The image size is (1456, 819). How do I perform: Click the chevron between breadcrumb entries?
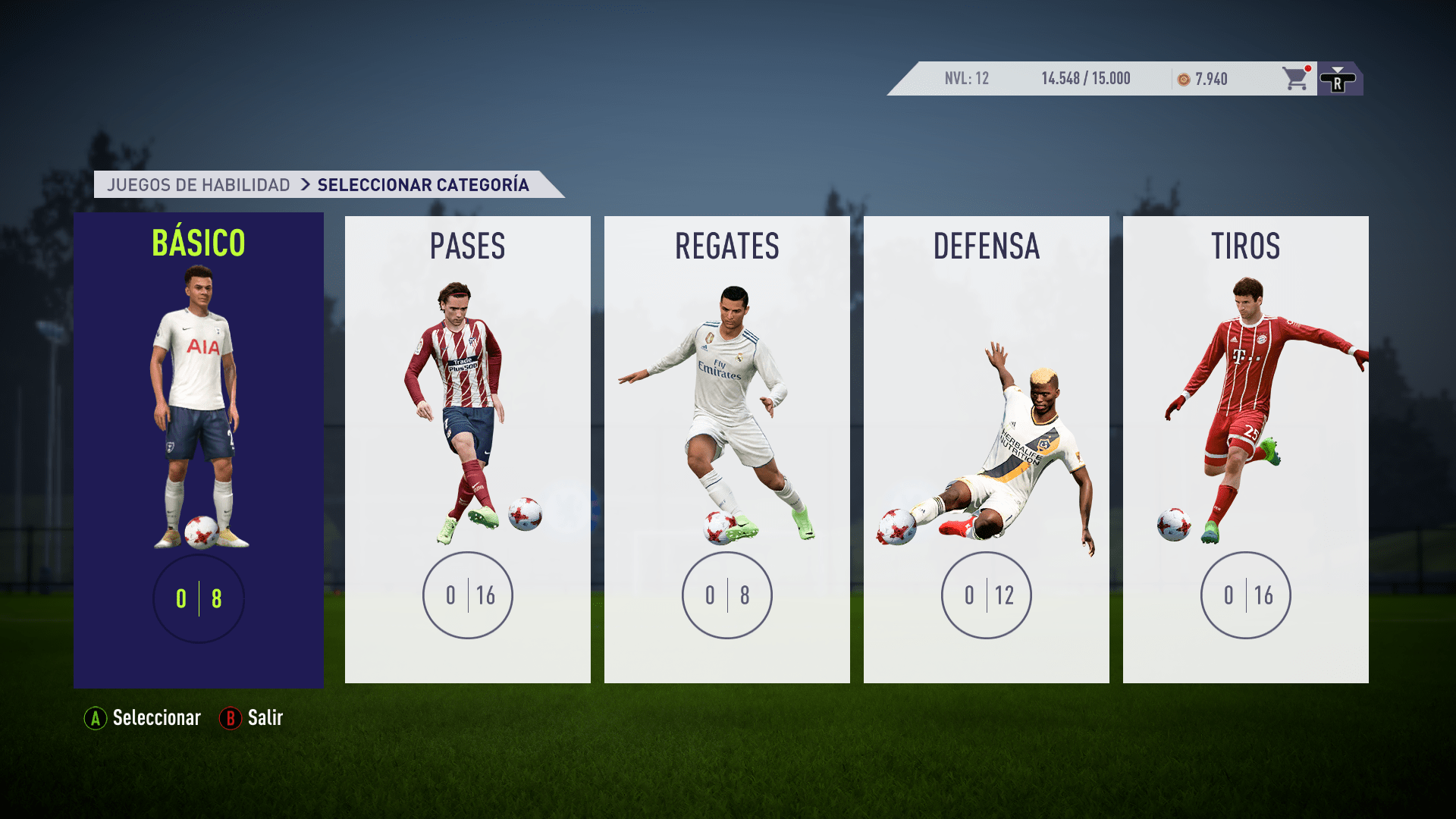(x=306, y=184)
